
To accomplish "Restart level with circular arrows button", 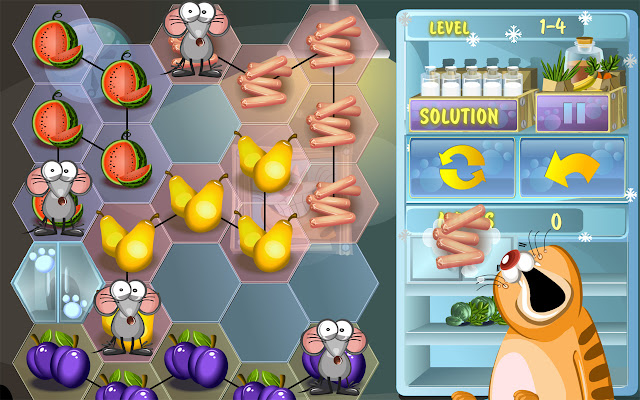I will pos(461,167).
